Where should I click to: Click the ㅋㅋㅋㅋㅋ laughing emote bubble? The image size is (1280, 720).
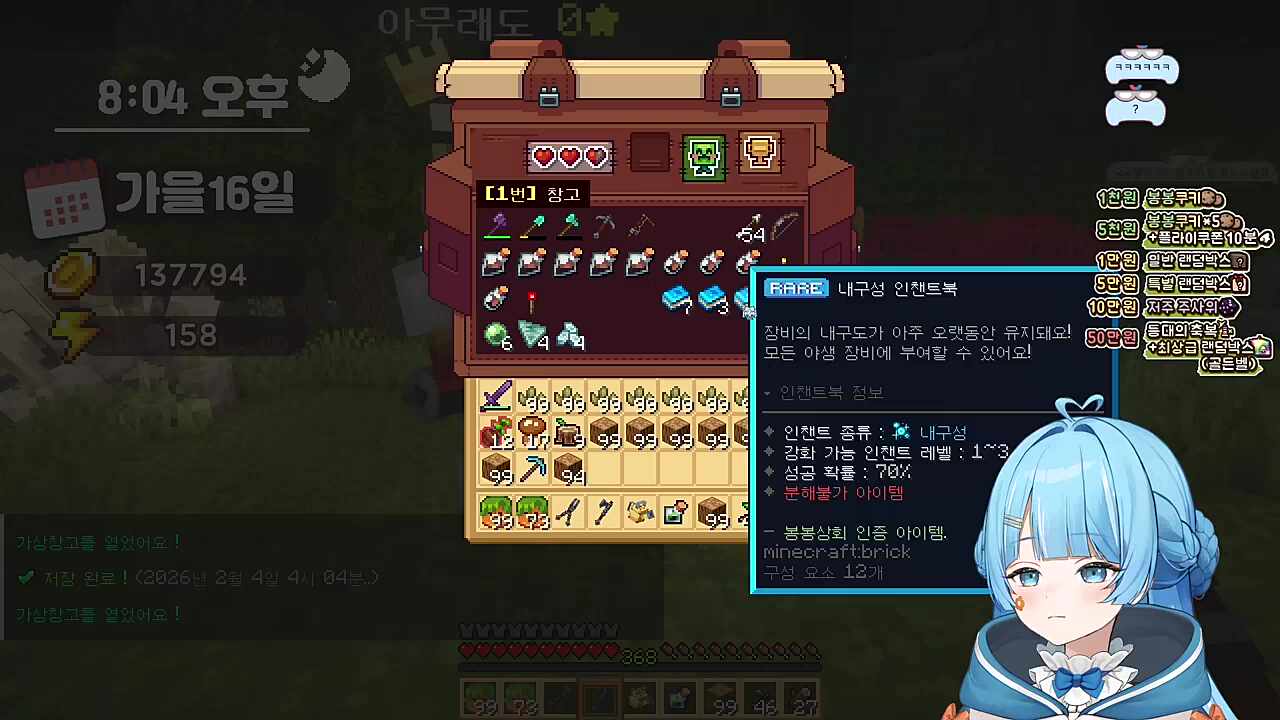pyautogui.click(x=1140, y=68)
